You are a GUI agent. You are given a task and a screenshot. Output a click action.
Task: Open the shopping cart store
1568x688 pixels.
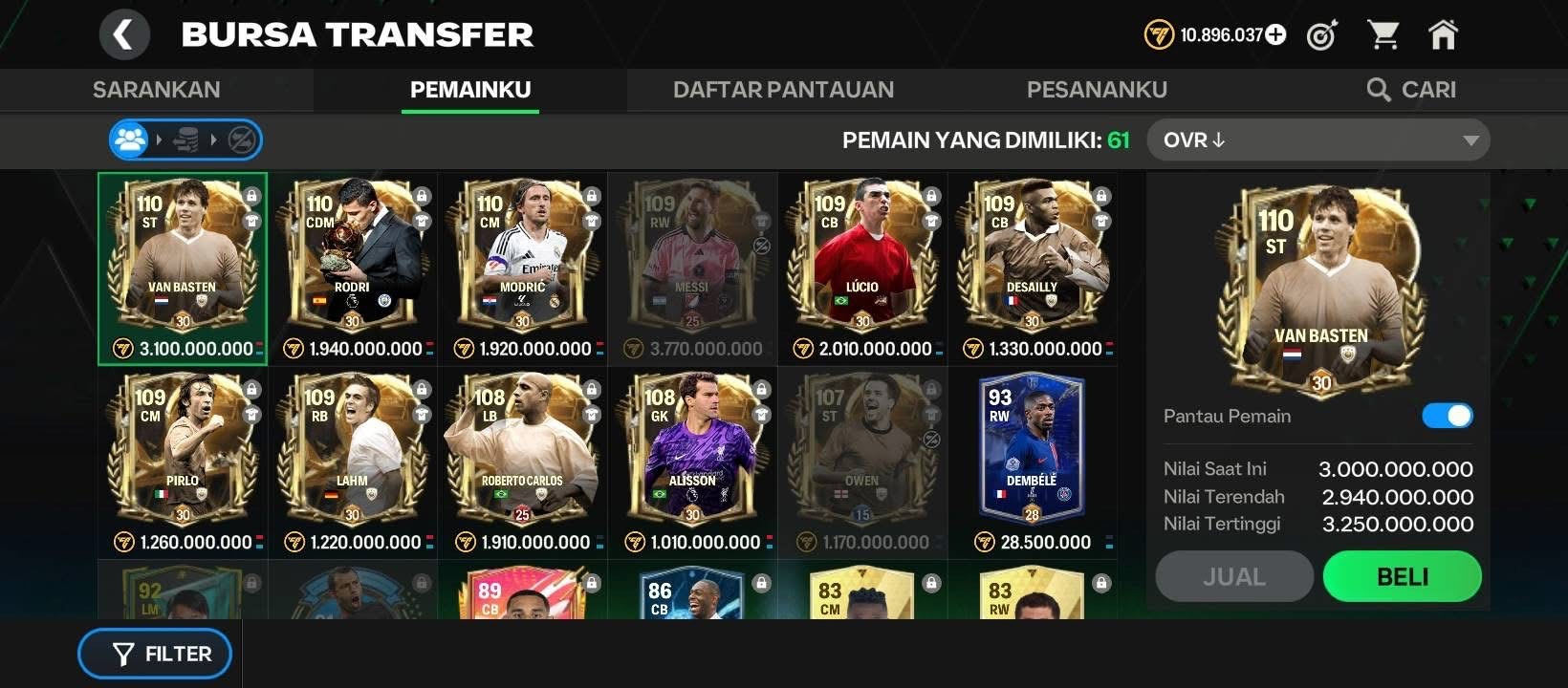[1383, 35]
